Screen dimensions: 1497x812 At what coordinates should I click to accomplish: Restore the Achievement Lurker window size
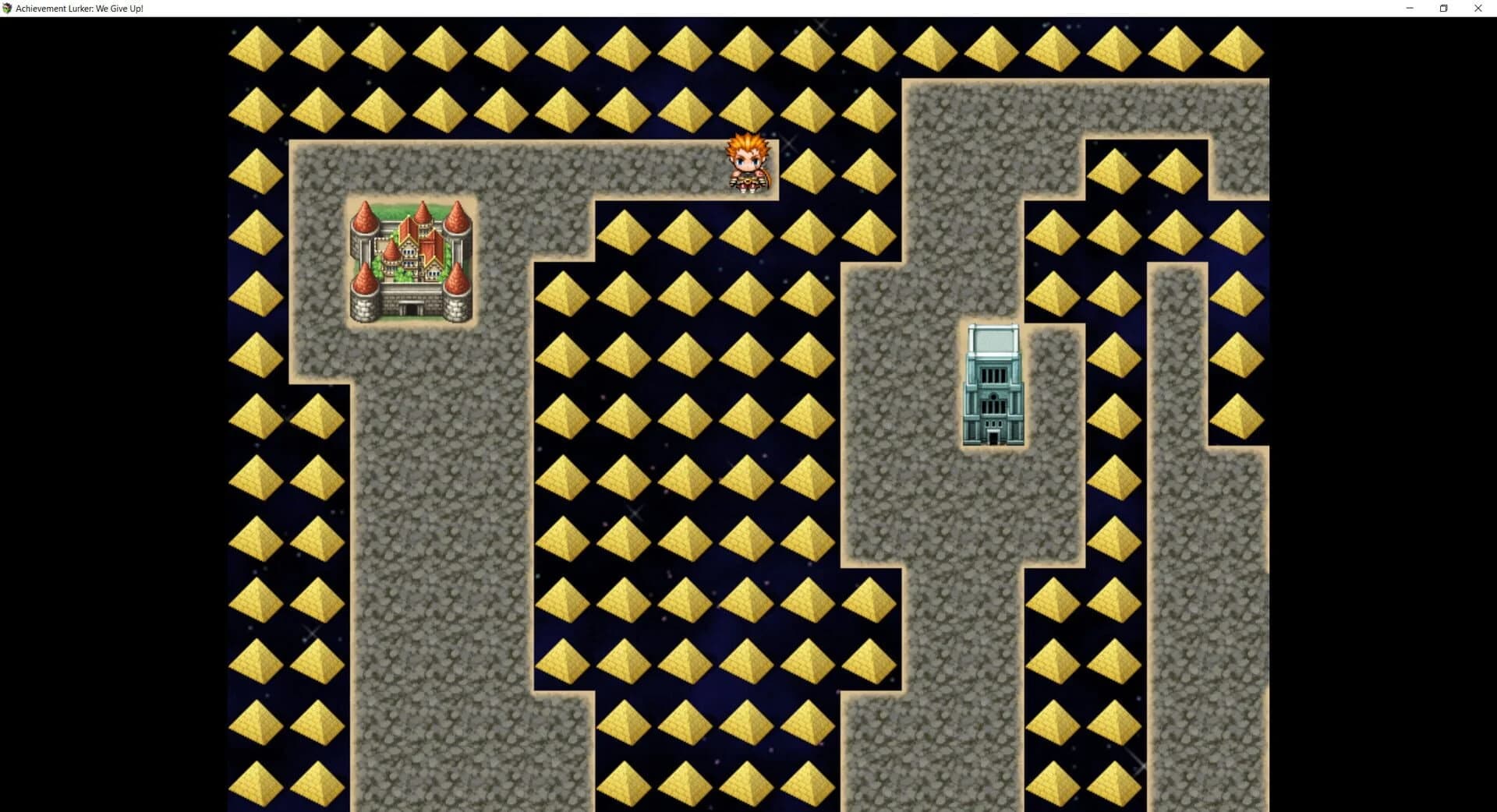(x=1443, y=8)
